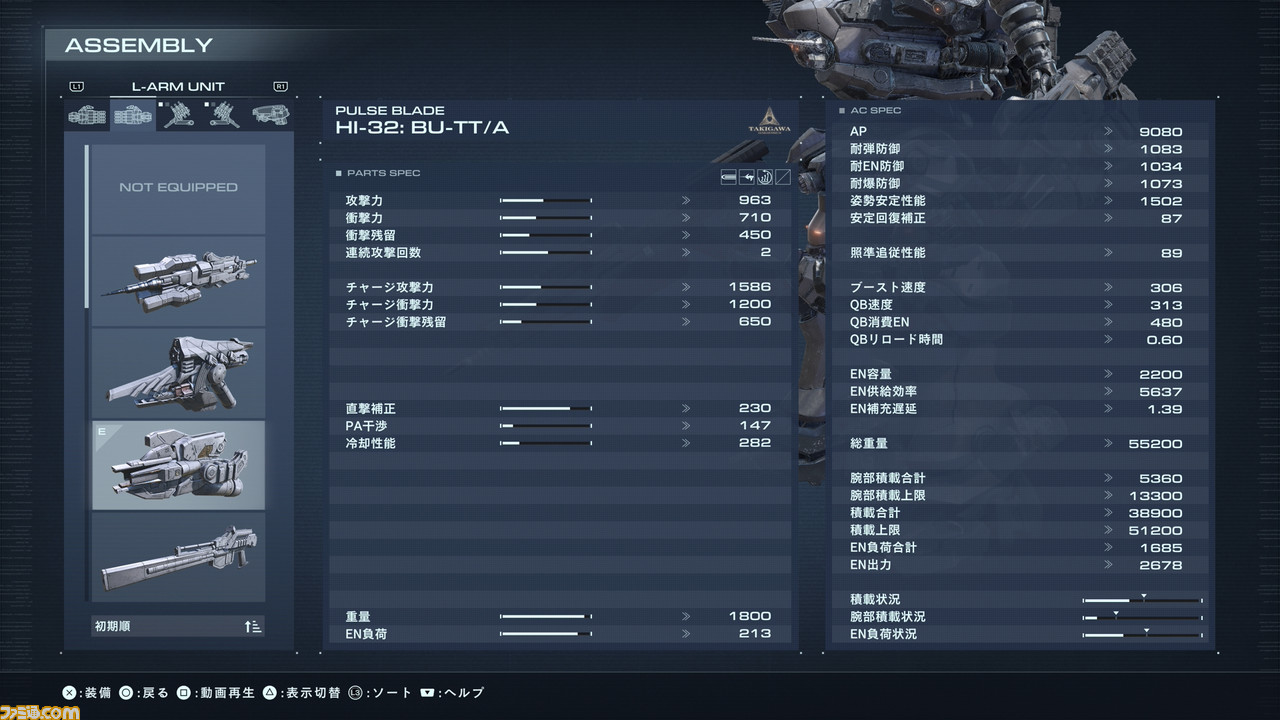Click the 積載状況 load status slider
The height and width of the screenshot is (720, 1280).
(1140, 599)
